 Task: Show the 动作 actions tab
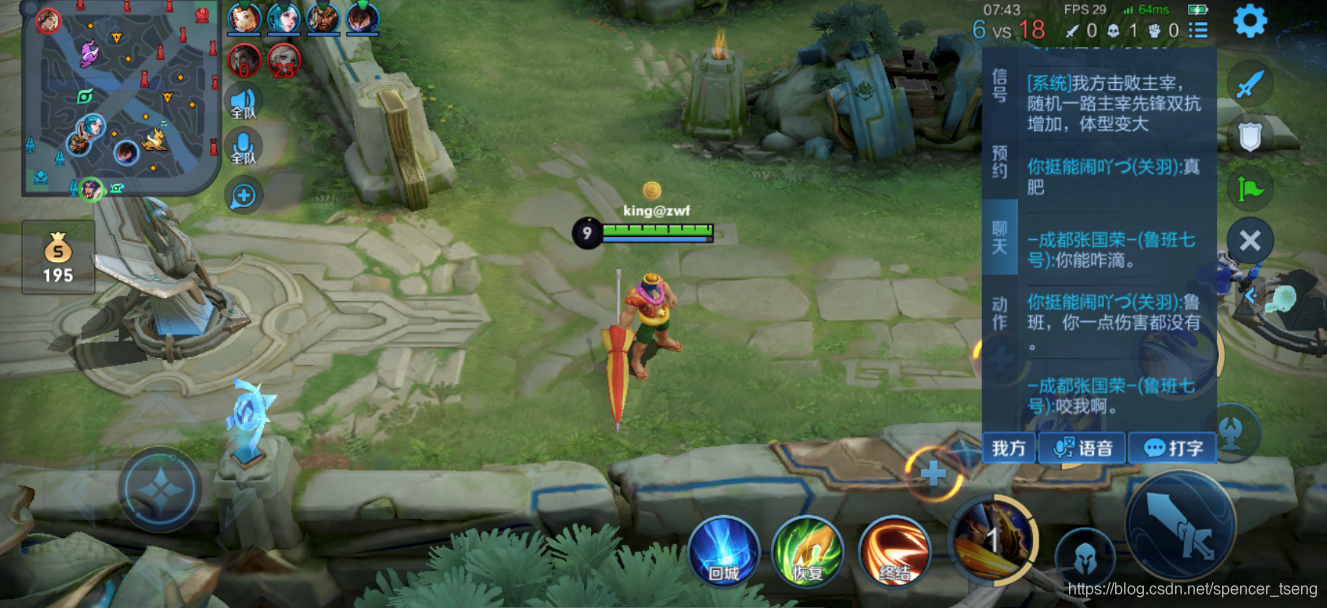(999, 313)
